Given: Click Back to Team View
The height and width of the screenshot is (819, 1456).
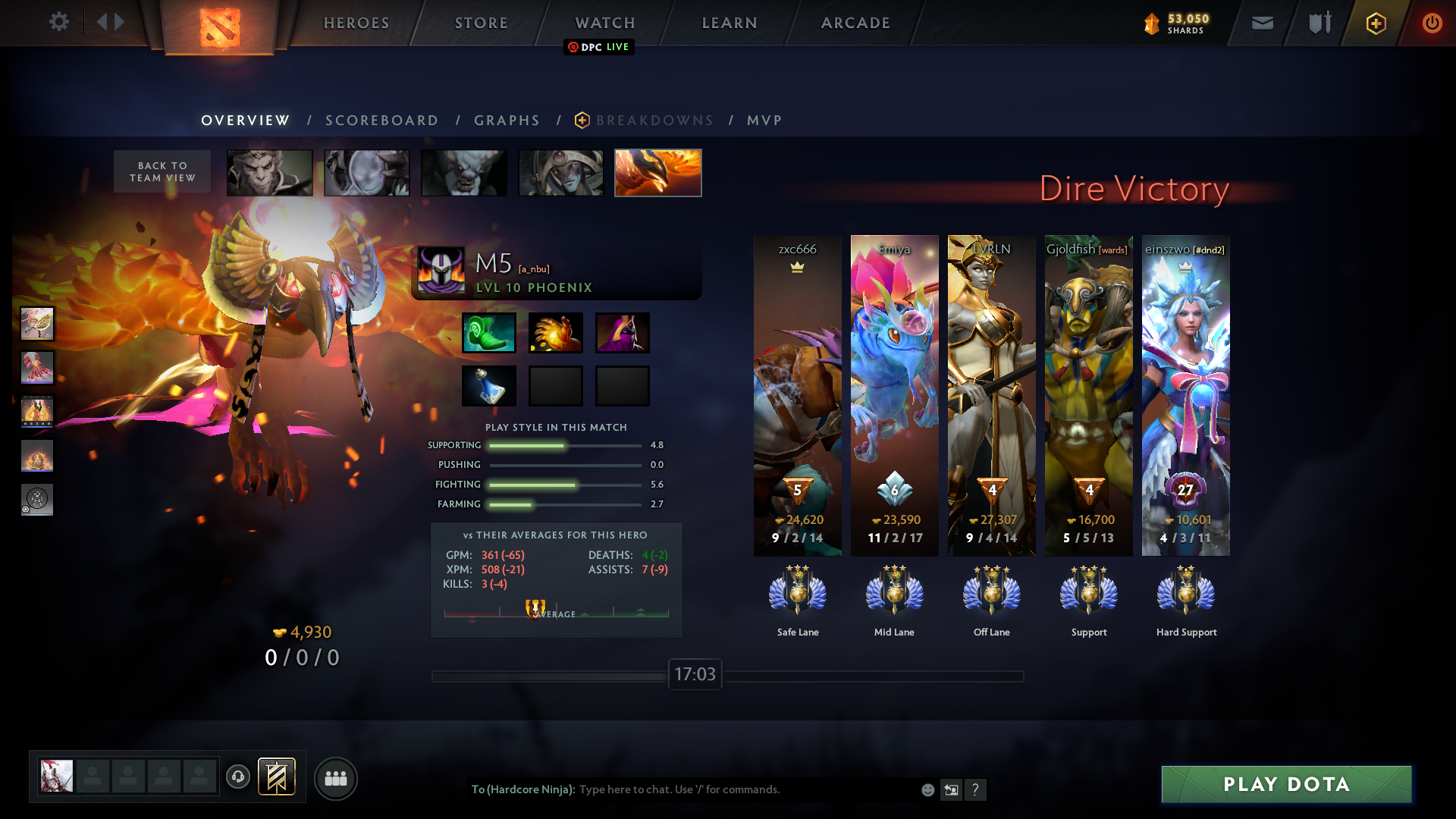Looking at the screenshot, I should click(162, 171).
